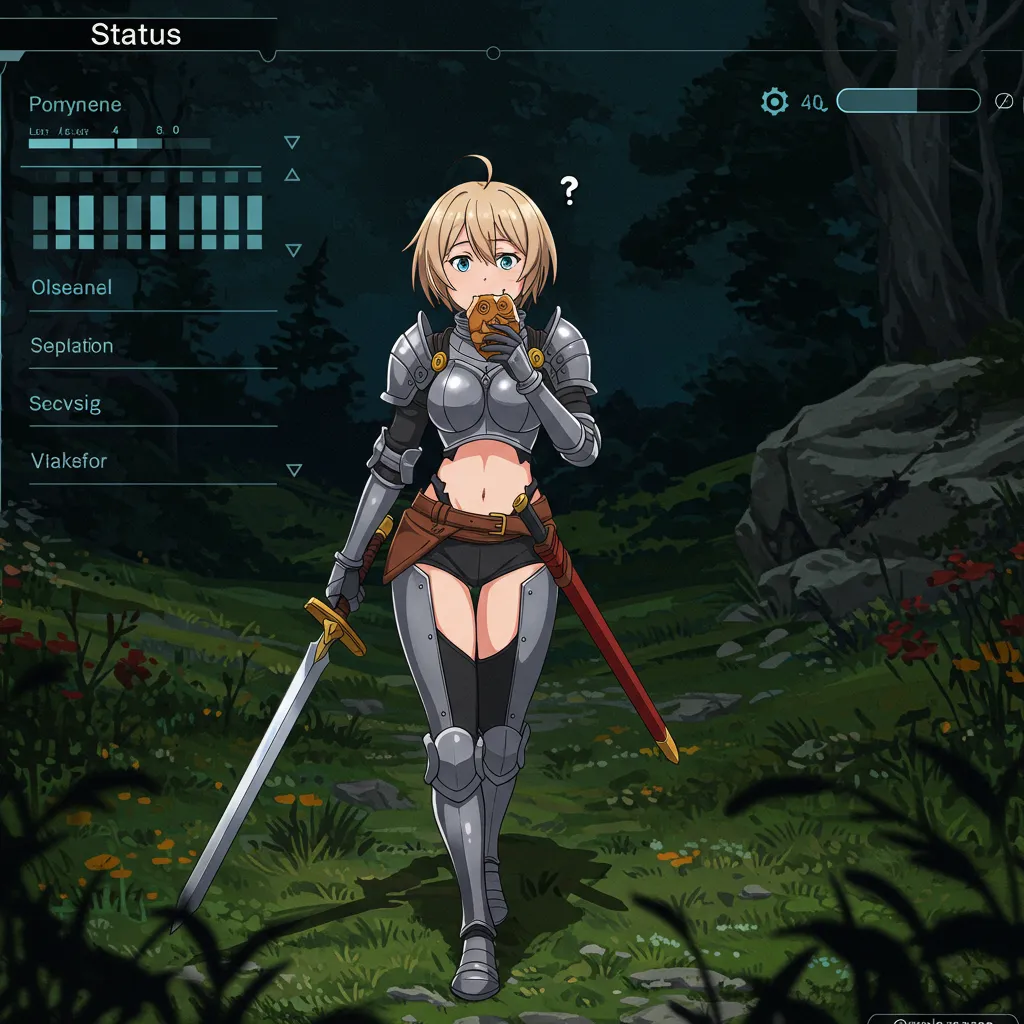Click the slashed circle icon at top right
The image size is (1024, 1024).
click(x=1004, y=101)
